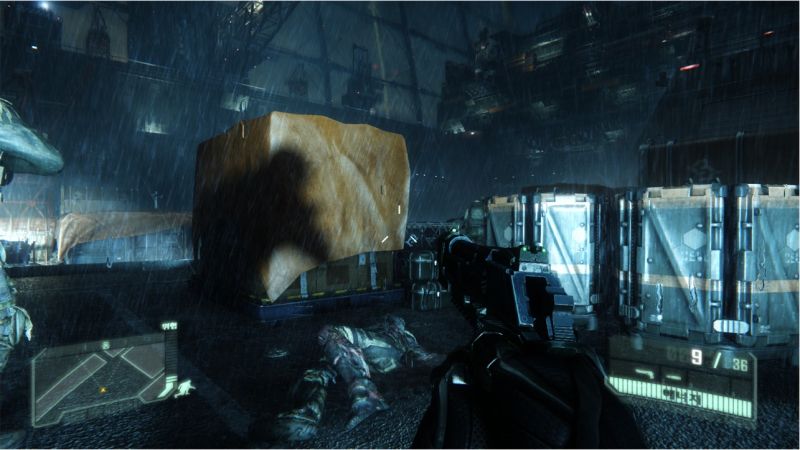Select the crouching stance icon beside the minimap
Screen dimensions: 800x450
tap(185, 388)
